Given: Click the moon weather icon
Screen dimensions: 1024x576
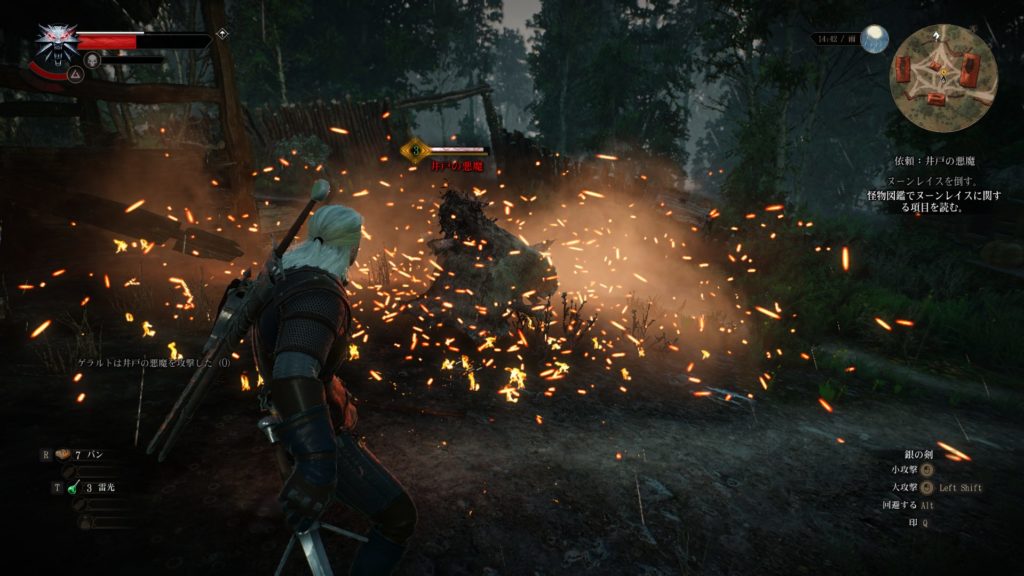Looking at the screenshot, I should pyautogui.click(x=875, y=39).
